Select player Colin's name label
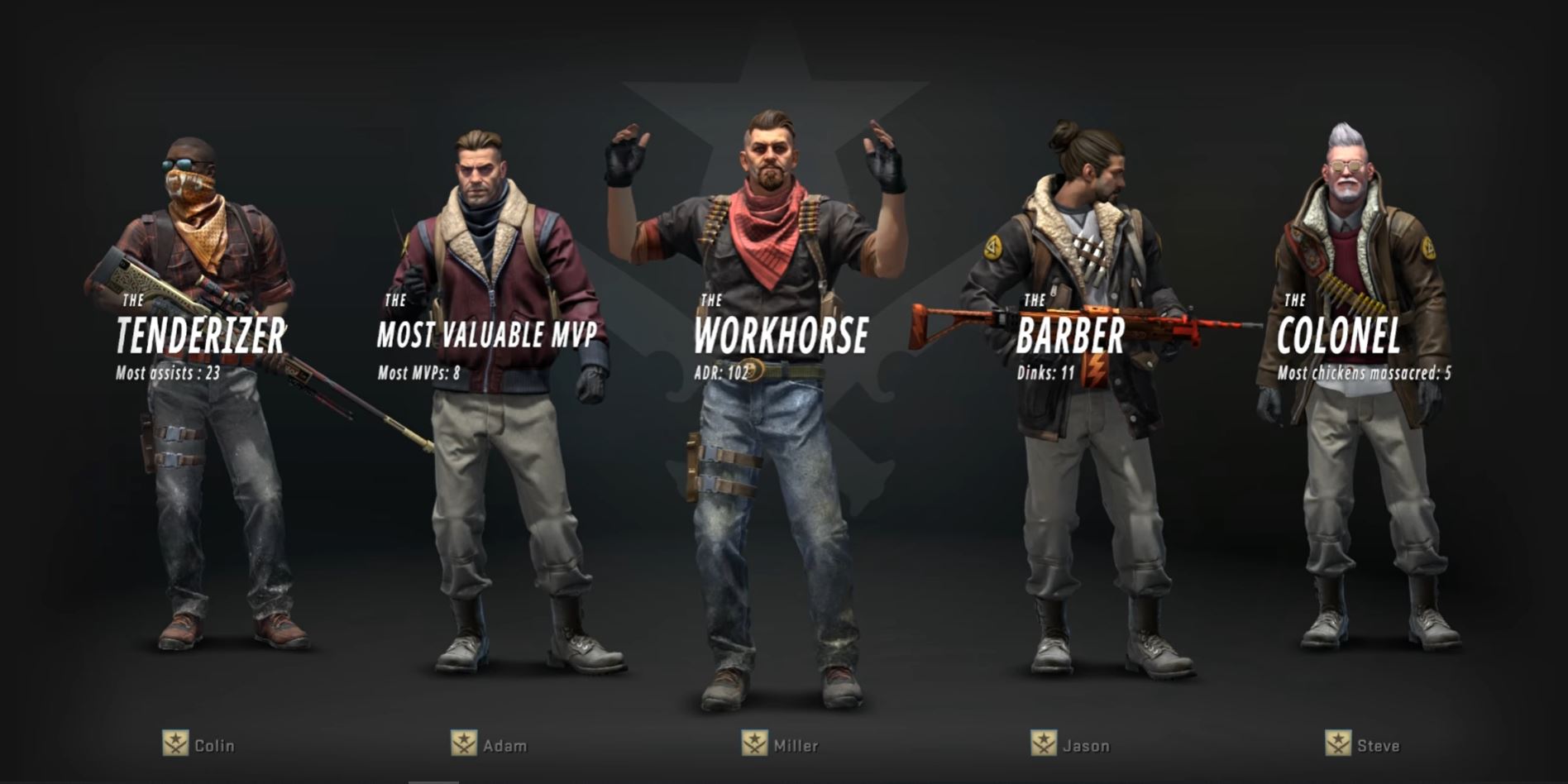This screenshot has height=784, width=1568. click(x=214, y=745)
